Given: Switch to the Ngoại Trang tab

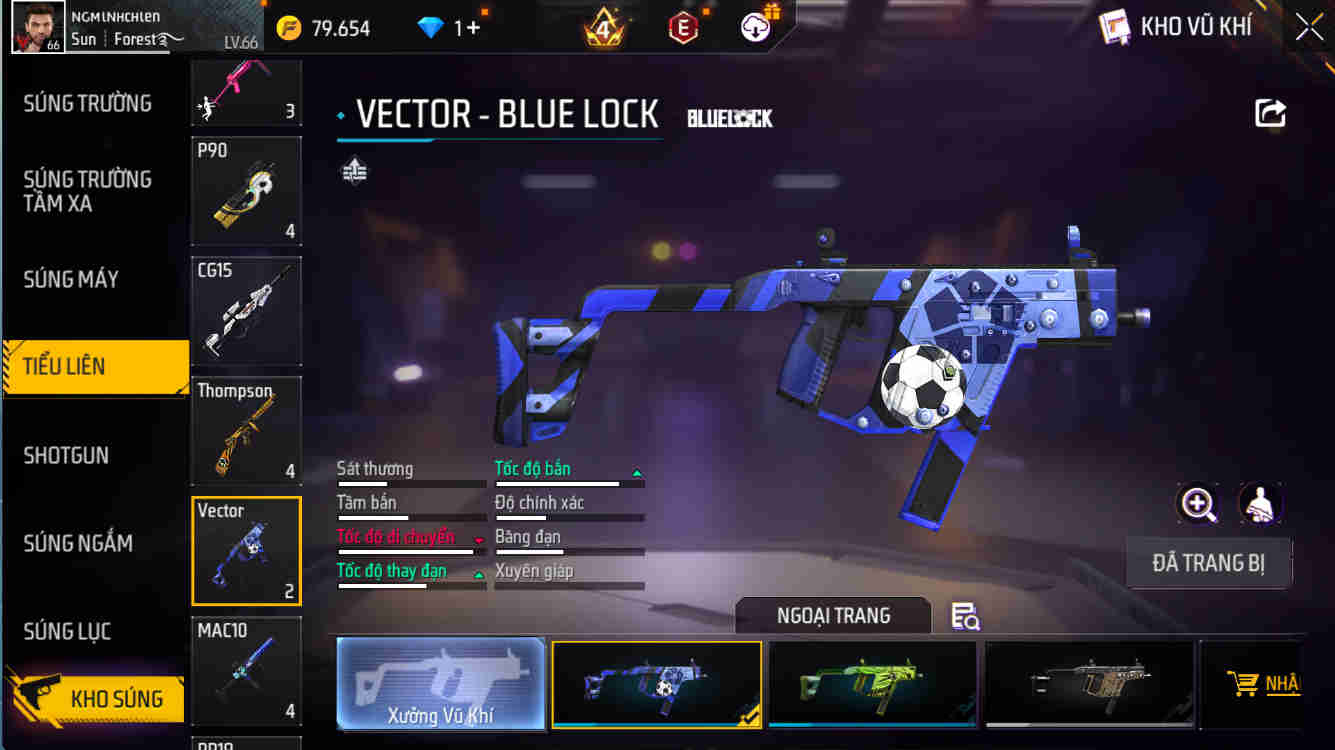Looking at the screenshot, I should [x=832, y=616].
